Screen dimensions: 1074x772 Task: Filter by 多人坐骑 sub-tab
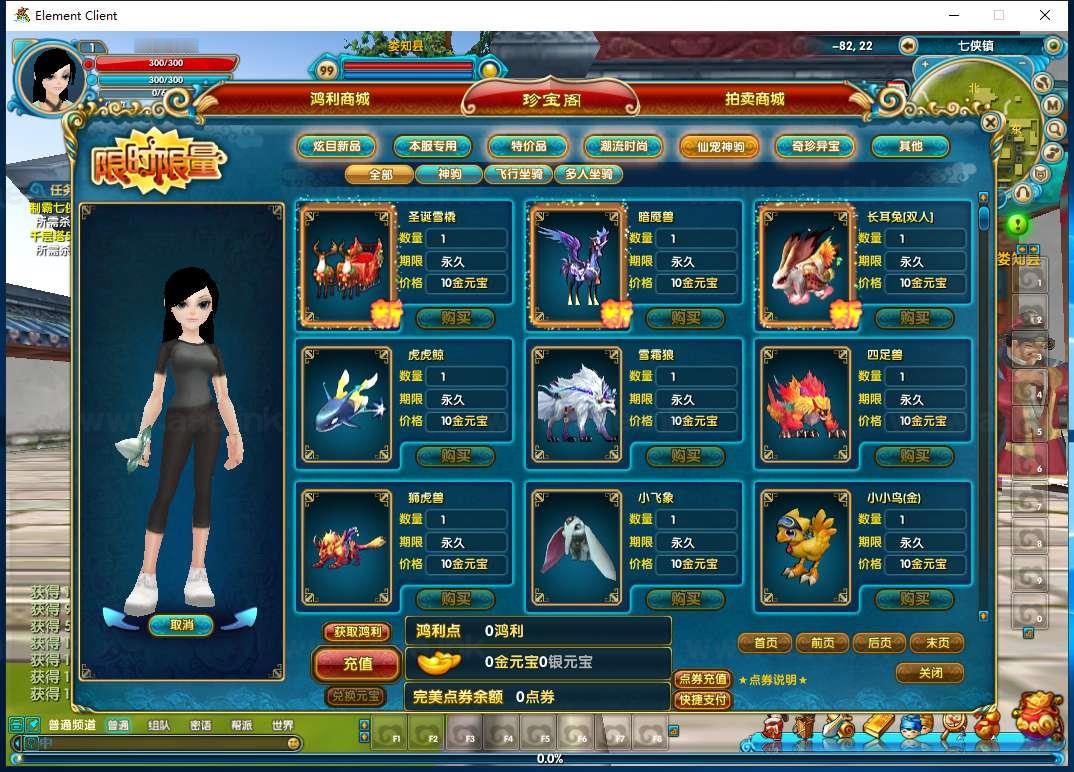click(588, 174)
